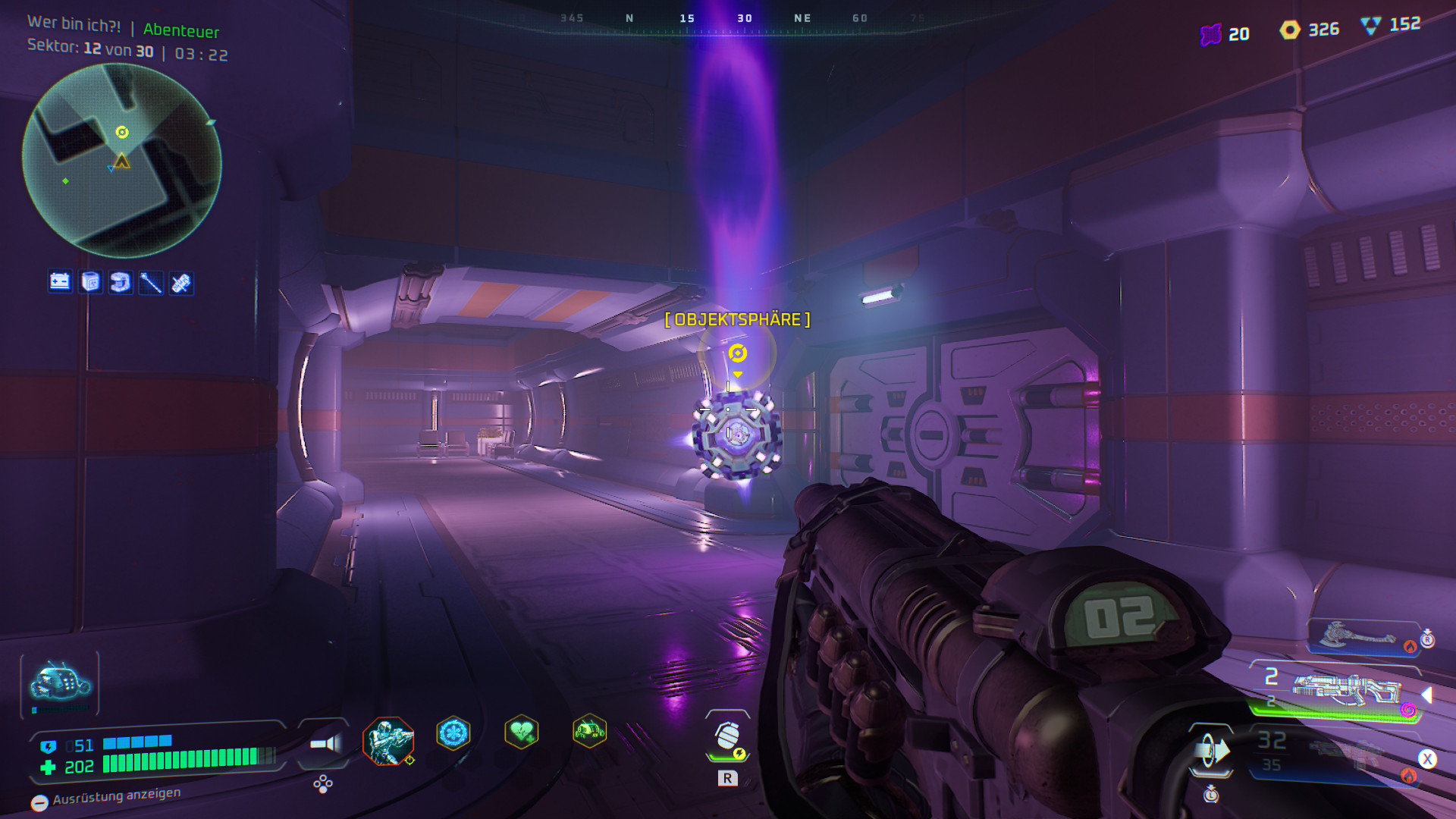Select the battery item icon under the minimap

60,282
